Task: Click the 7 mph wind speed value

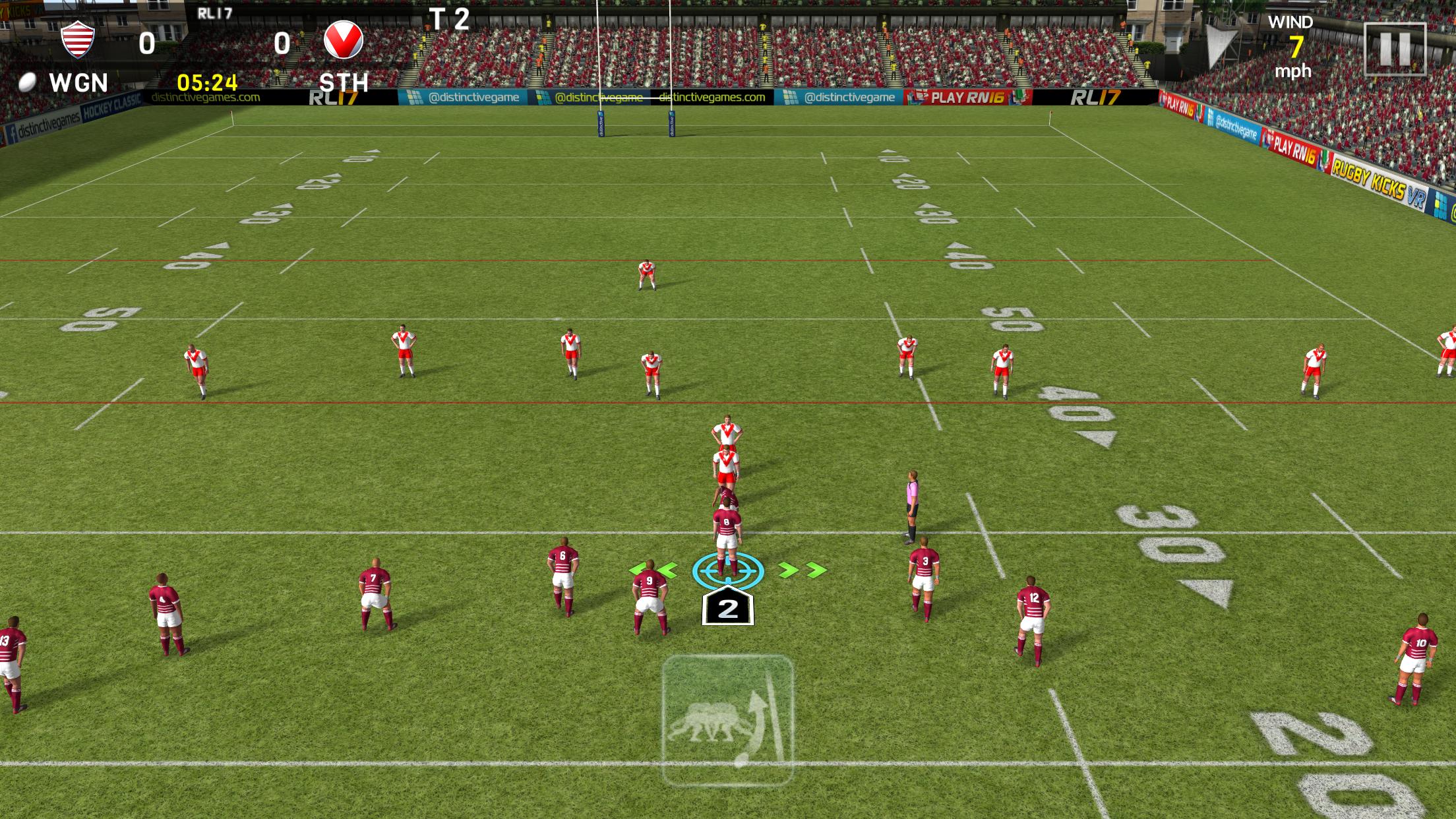Action: (1294, 46)
